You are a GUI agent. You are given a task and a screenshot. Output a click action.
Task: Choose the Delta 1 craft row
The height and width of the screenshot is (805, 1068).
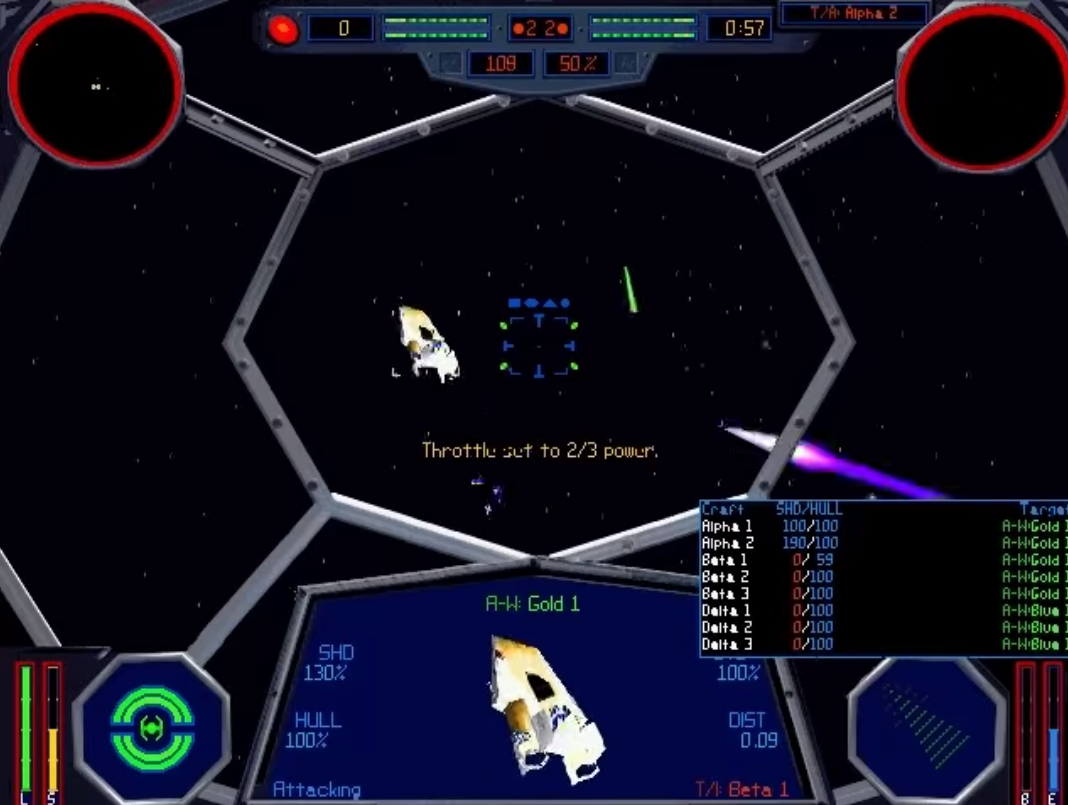coord(727,611)
